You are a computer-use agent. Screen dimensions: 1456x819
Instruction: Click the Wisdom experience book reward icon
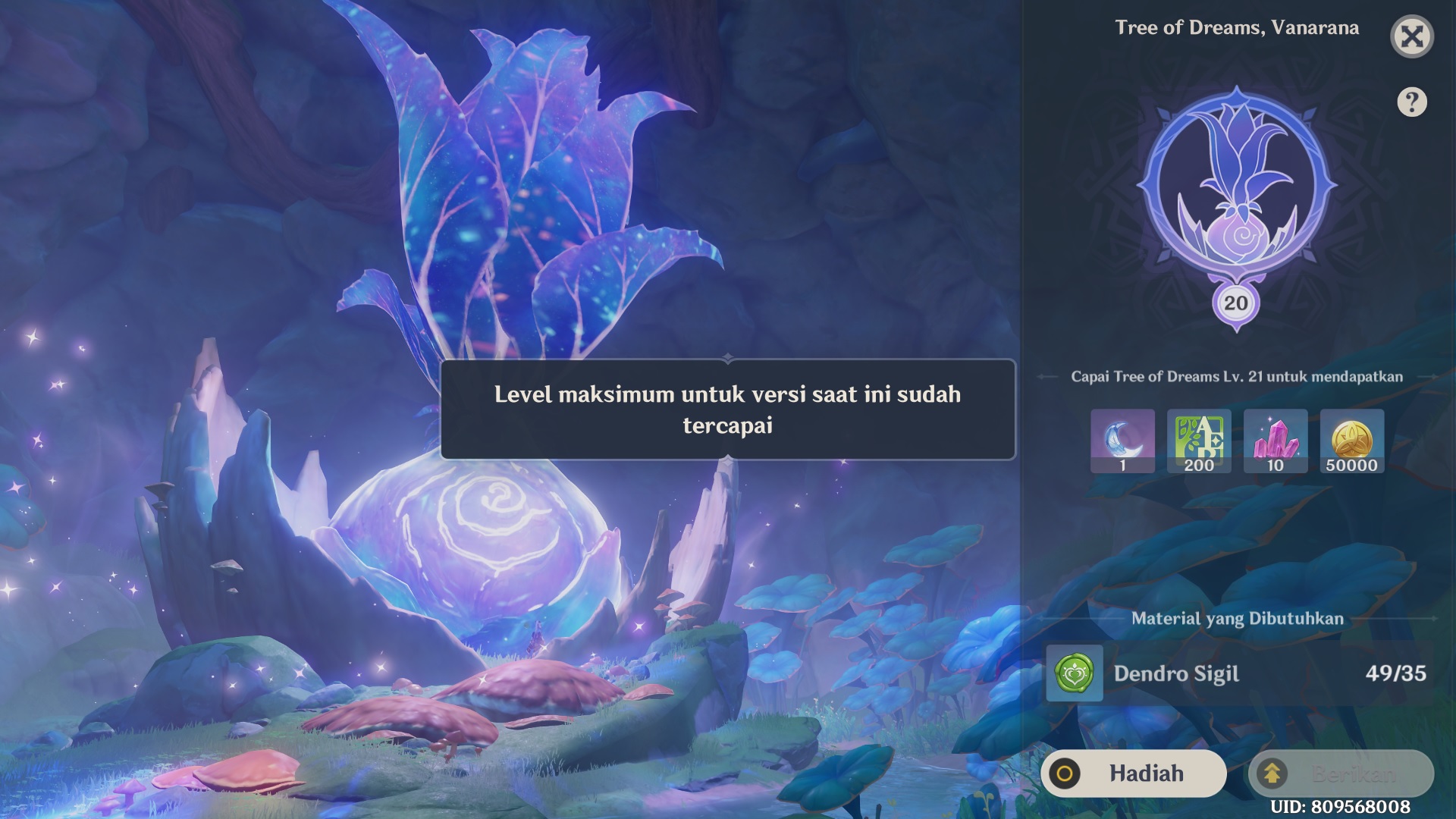point(1198,441)
